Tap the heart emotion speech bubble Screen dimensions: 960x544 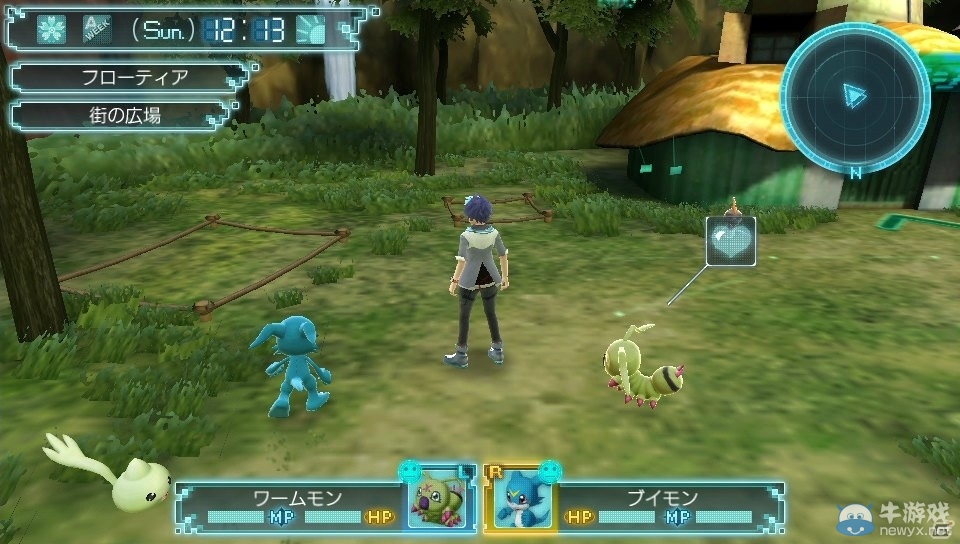point(730,241)
